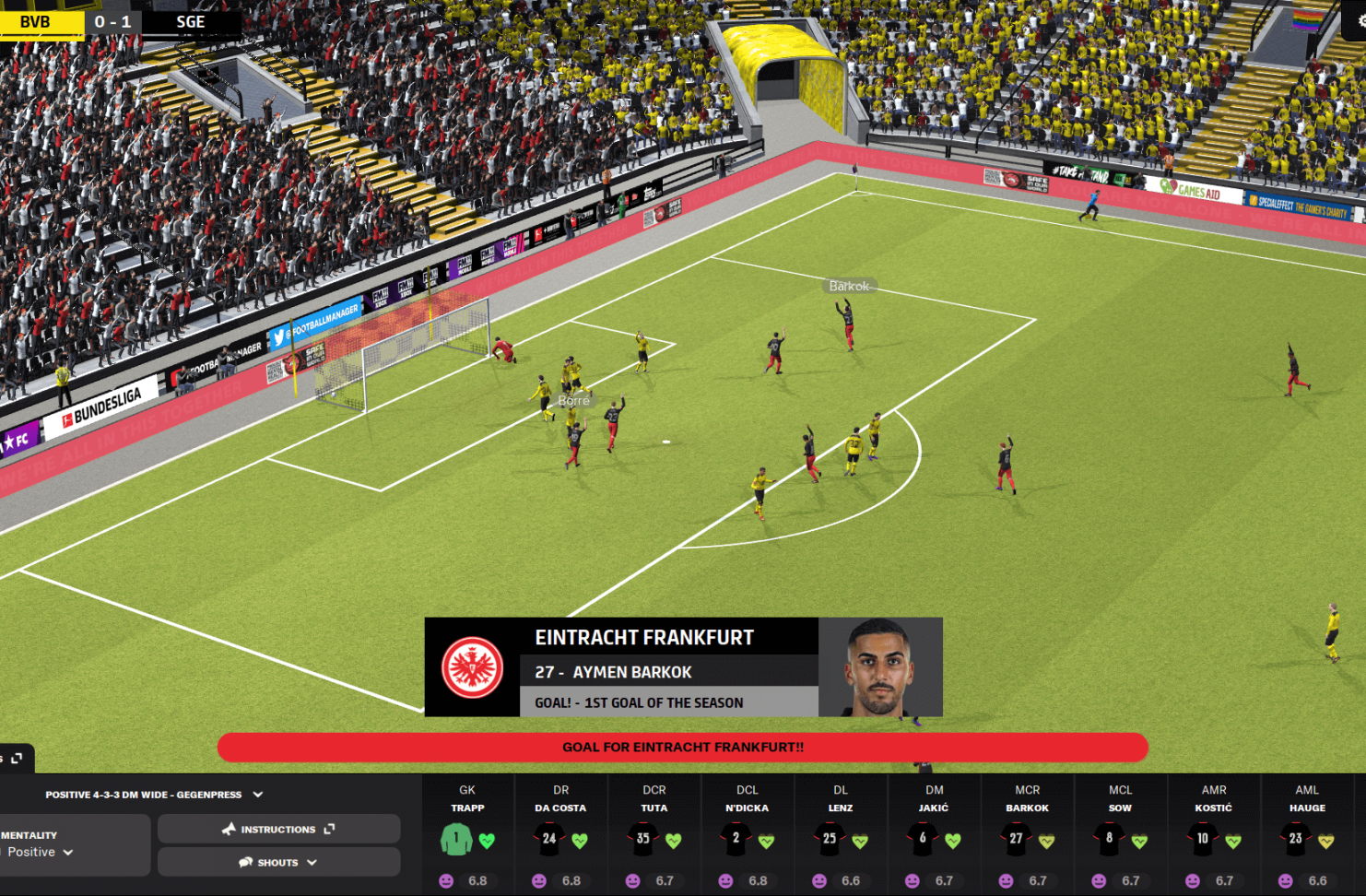Select Da Costa's player card
1366x896 pixels.
[560, 836]
